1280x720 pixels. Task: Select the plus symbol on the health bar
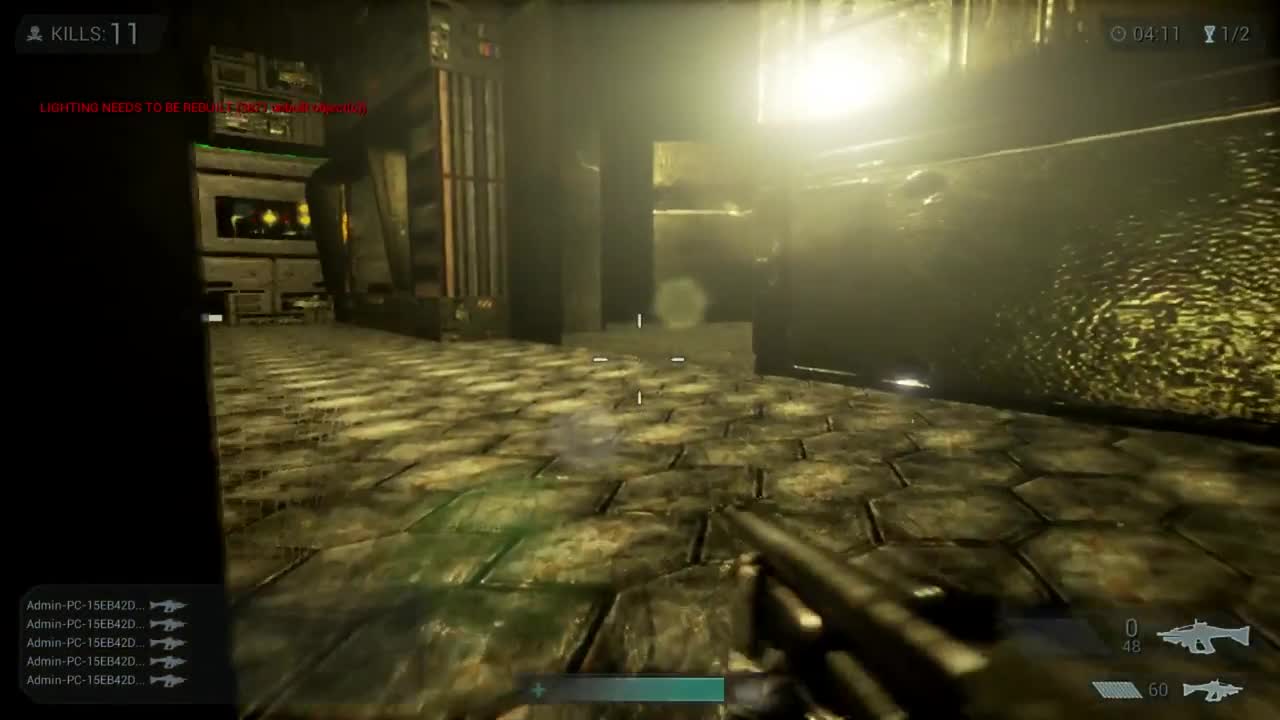[x=537, y=690]
